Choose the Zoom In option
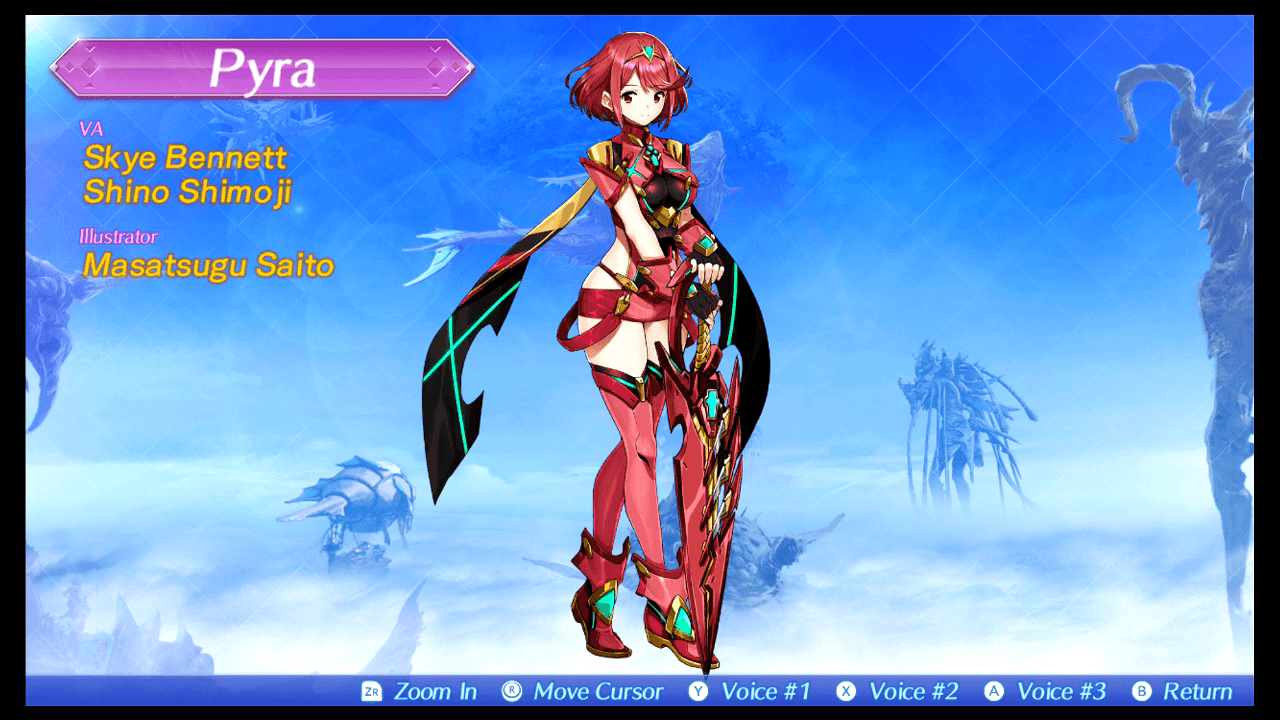Screen dimensions: 1280x720 [x=438, y=690]
